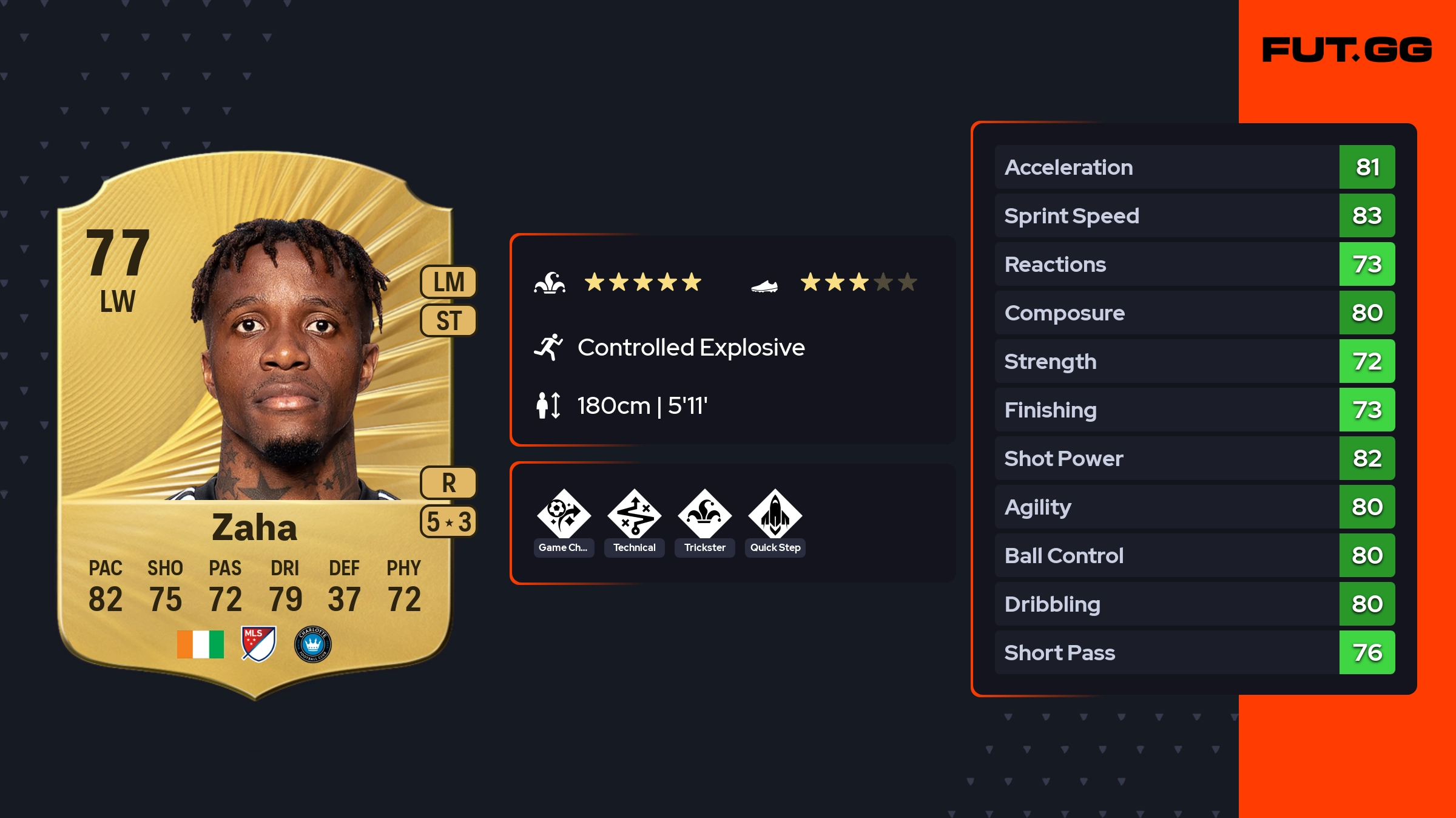Click the R preferred foot badge

(449, 483)
